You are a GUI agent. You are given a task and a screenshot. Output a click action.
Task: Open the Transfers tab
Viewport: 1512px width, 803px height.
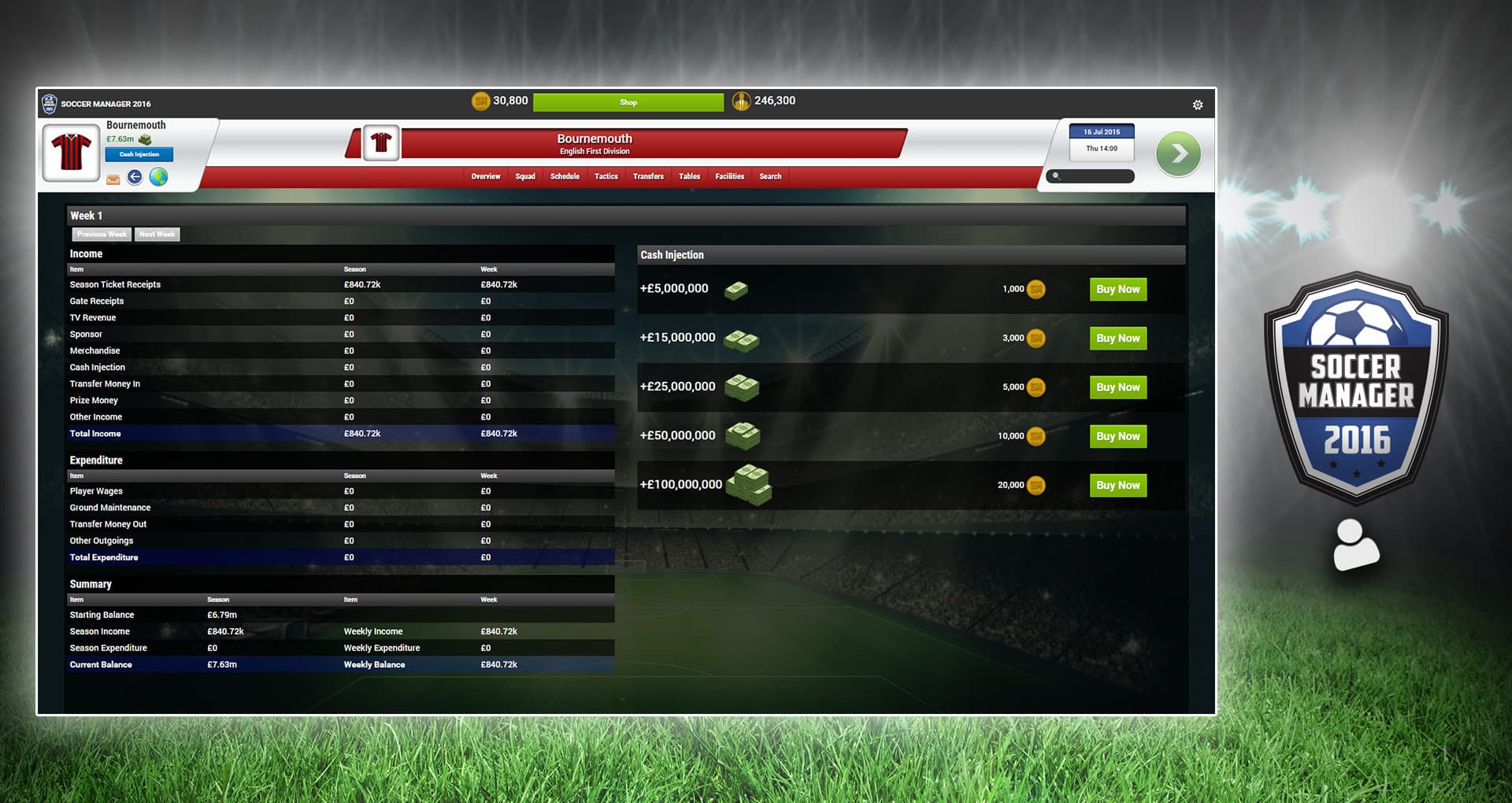(x=648, y=176)
